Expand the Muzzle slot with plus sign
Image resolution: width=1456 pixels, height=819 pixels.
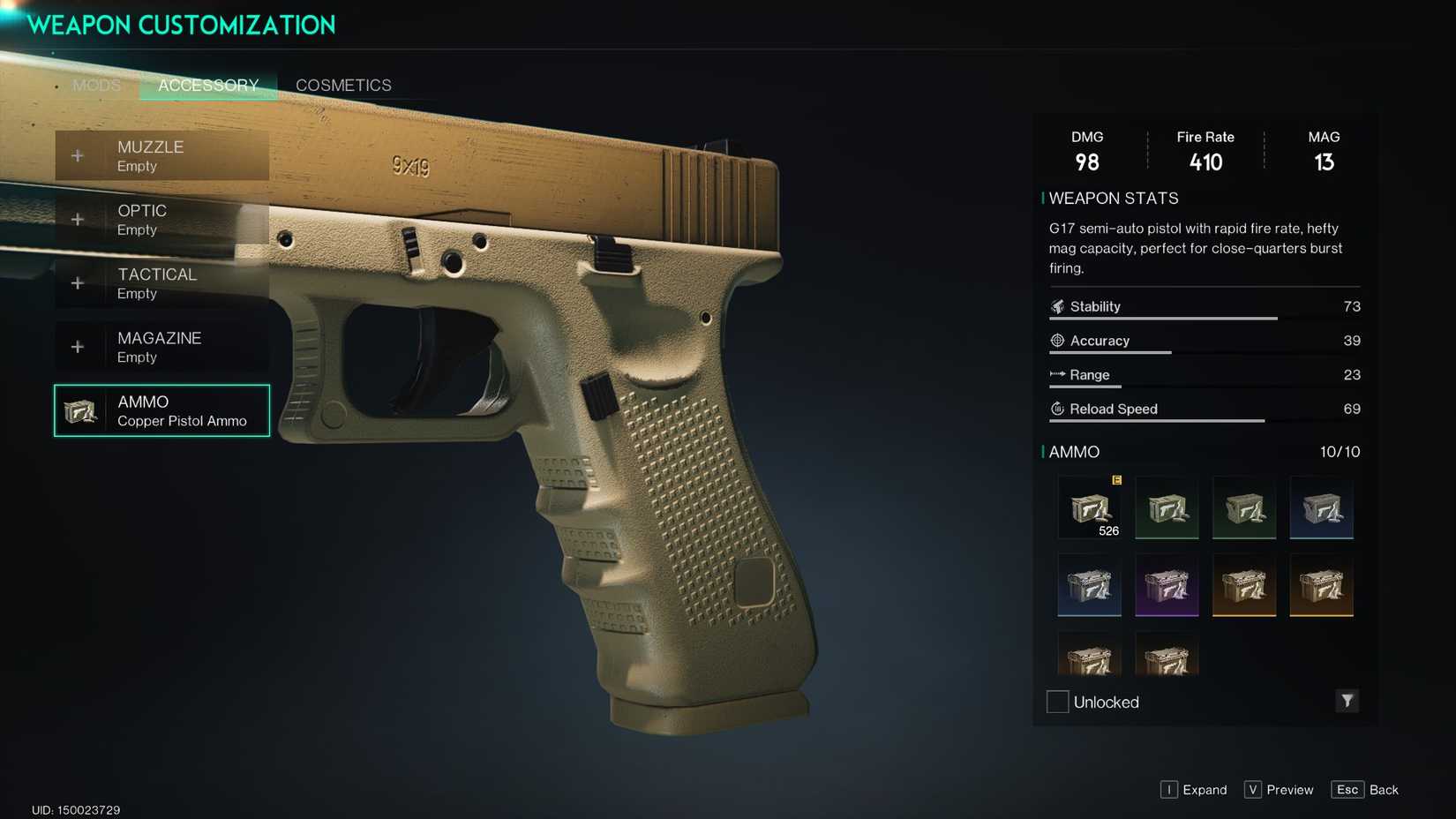click(x=77, y=155)
